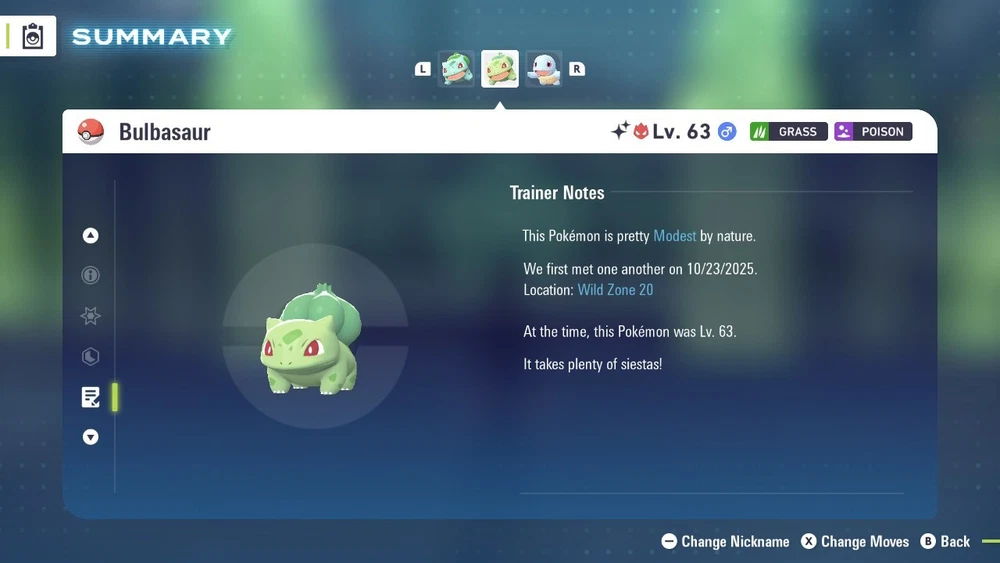Switch to the star-shaped summary tab
This screenshot has height=563, width=1000.
[91, 316]
